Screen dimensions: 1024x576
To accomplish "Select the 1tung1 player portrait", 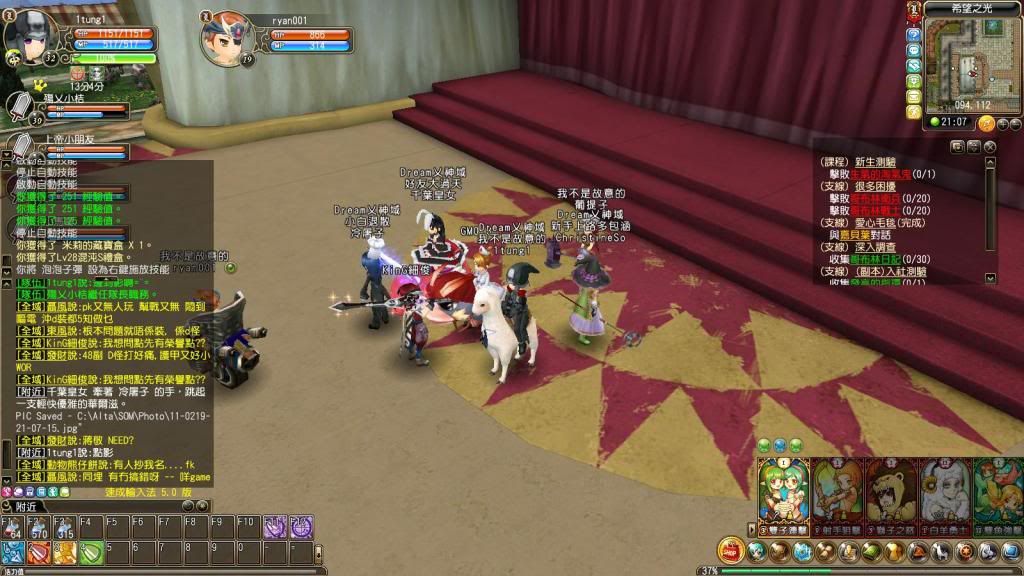I will click(30, 37).
